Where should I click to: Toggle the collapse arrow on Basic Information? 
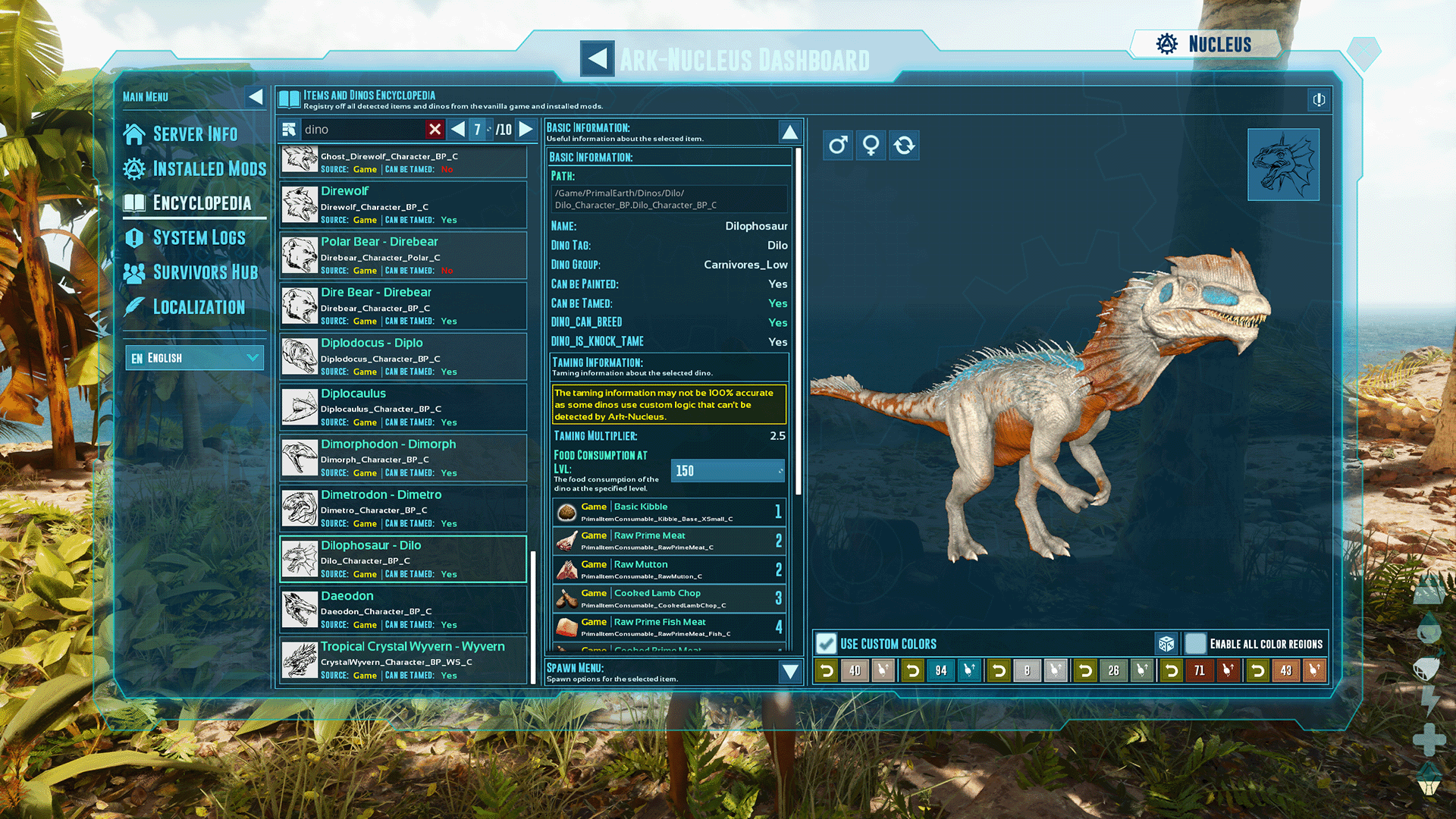[x=789, y=131]
